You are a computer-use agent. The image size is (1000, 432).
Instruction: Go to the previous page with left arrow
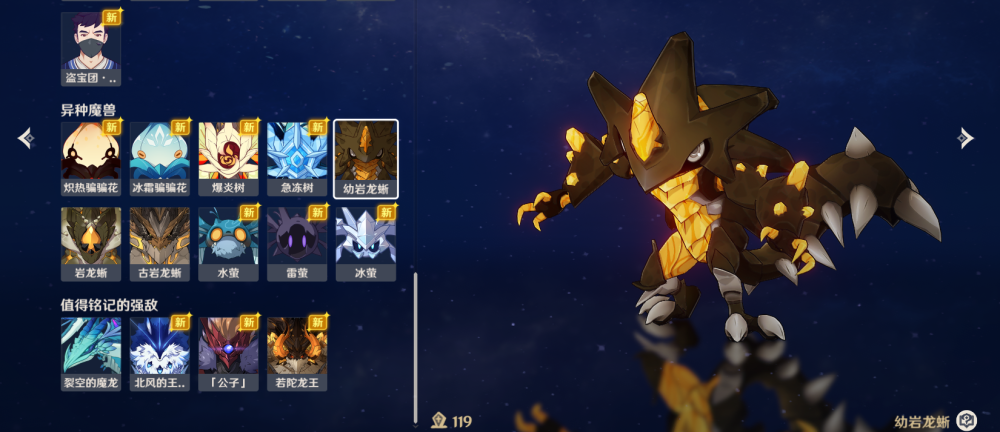pos(26,138)
